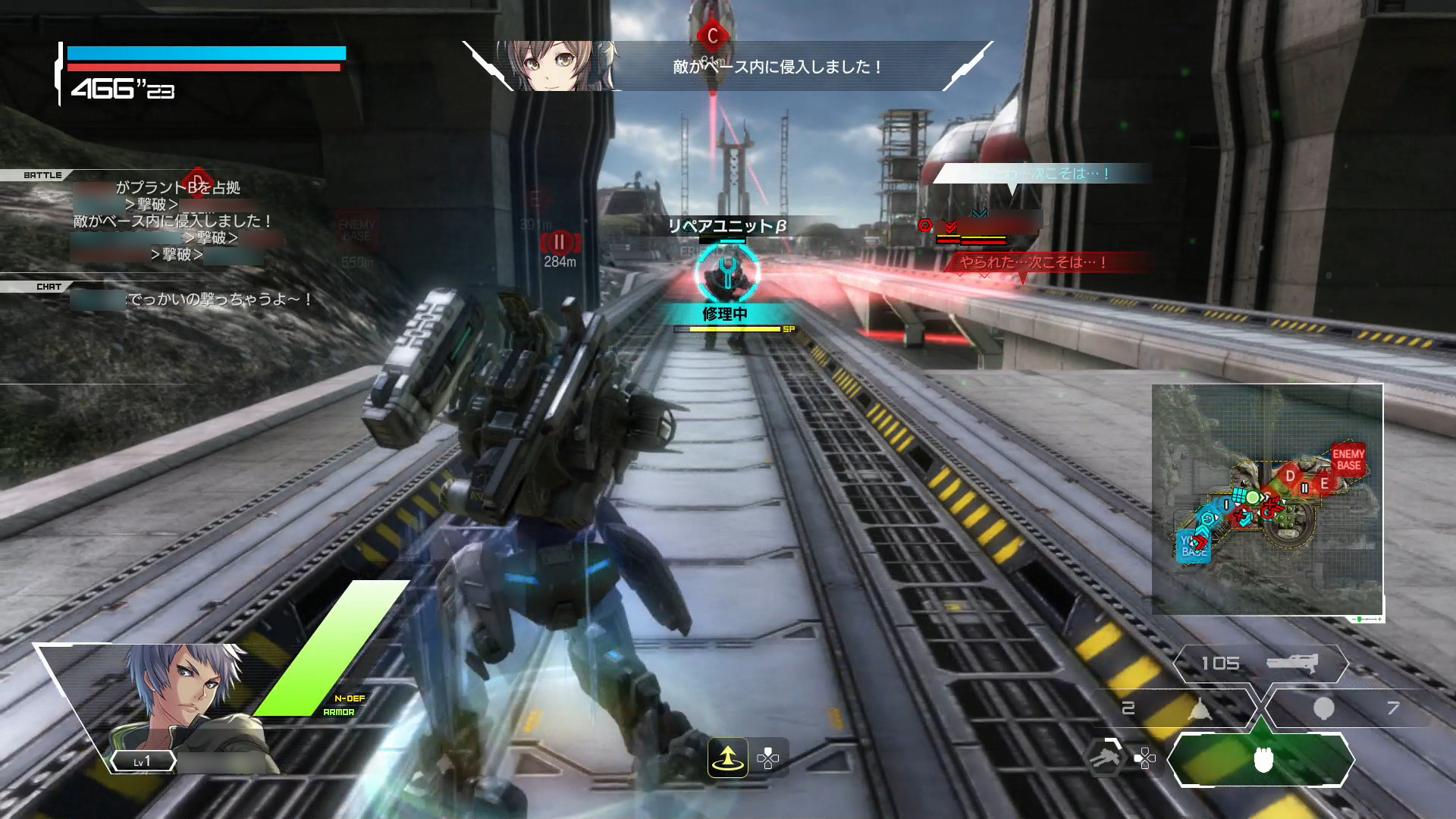The height and width of the screenshot is (819, 1456).
Task: Click the hexagonal mech icon beside weapon slots
Action: click(1104, 758)
